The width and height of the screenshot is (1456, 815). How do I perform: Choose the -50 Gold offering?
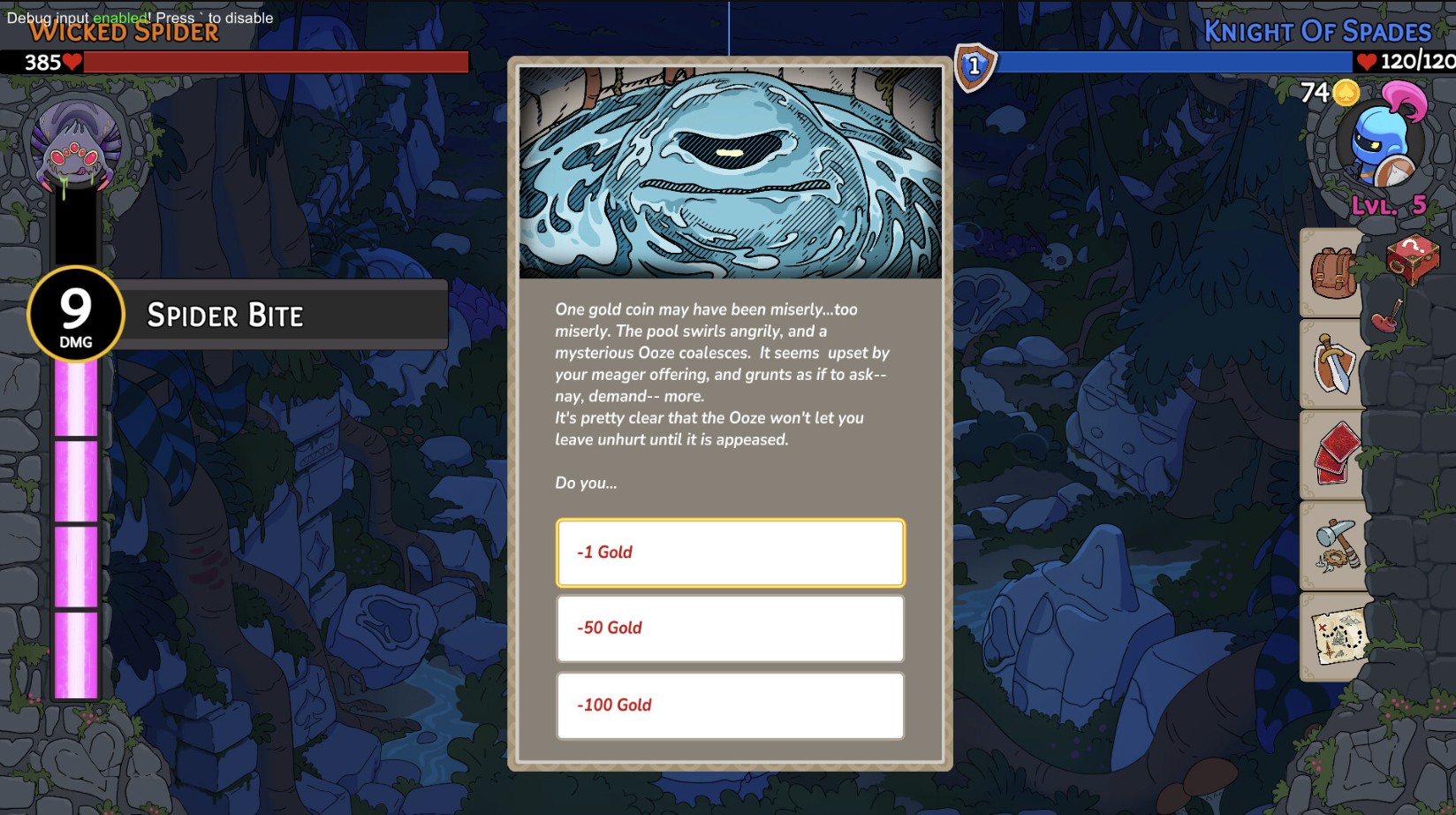click(x=730, y=628)
